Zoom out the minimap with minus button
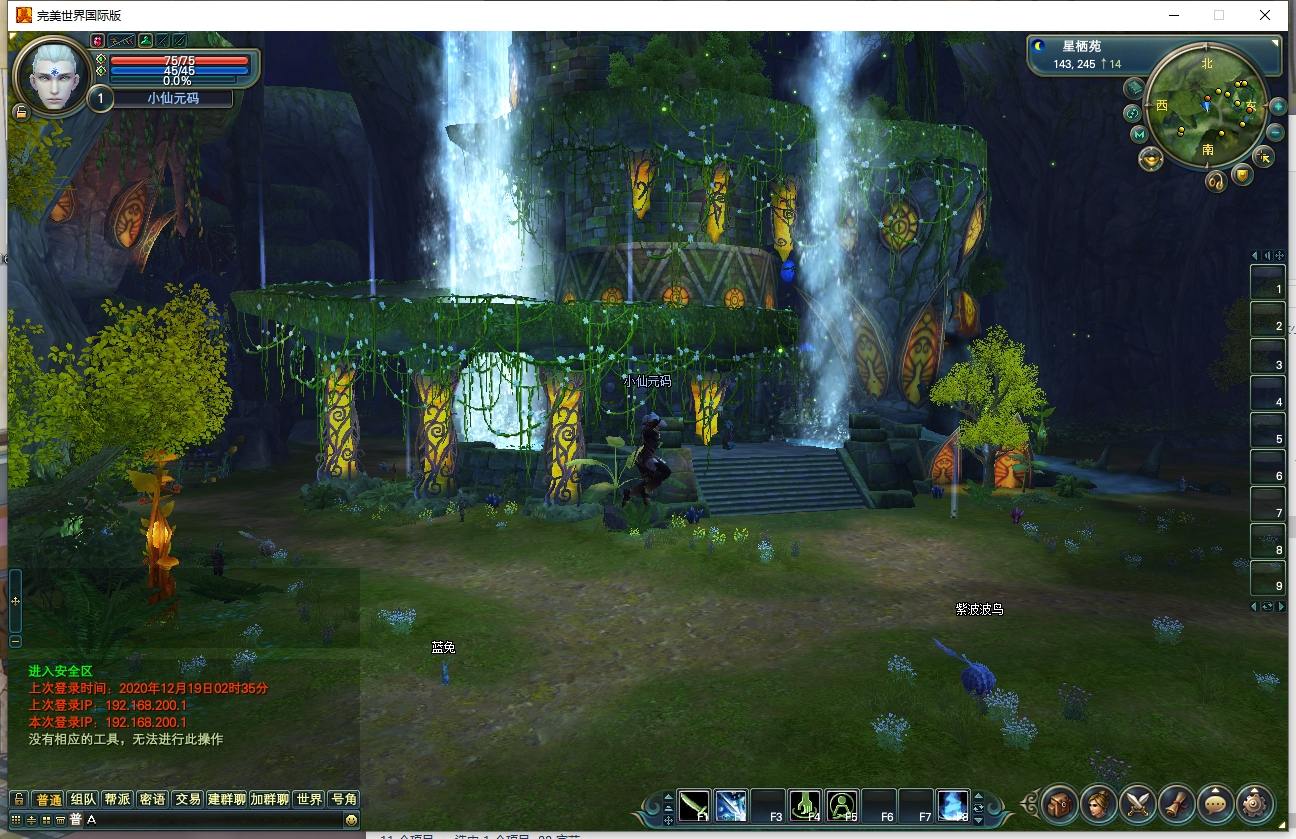 pos(1275,132)
